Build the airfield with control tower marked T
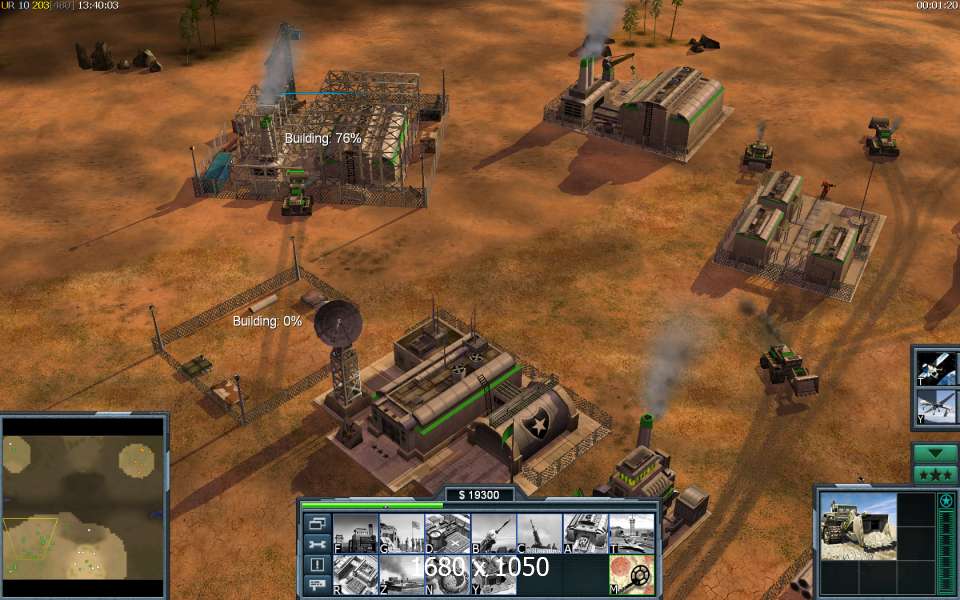 [631, 532]
